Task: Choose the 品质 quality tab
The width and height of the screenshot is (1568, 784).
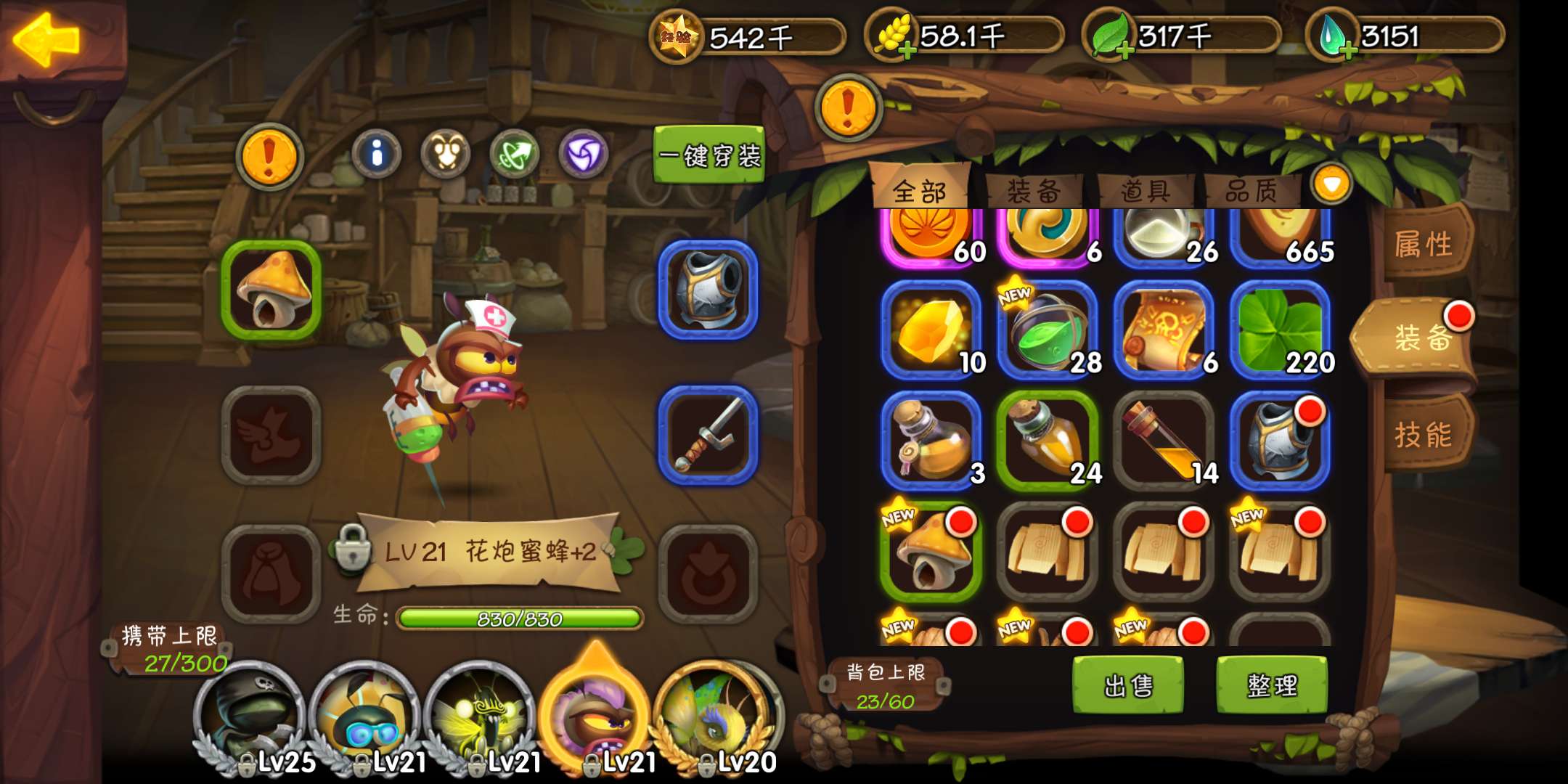Action: click(1251, 192)
